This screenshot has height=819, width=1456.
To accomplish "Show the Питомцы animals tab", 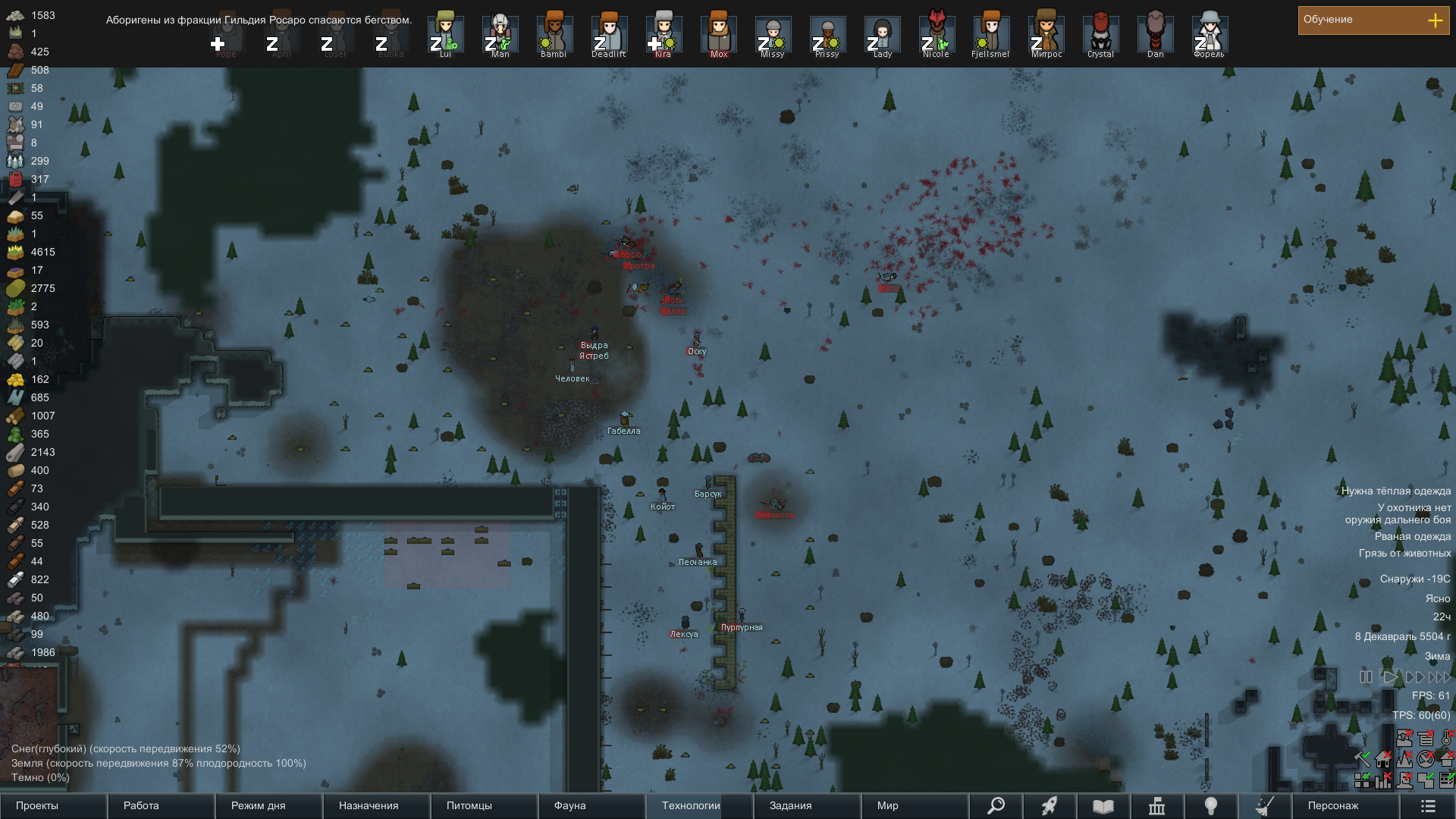I will 484,805.
